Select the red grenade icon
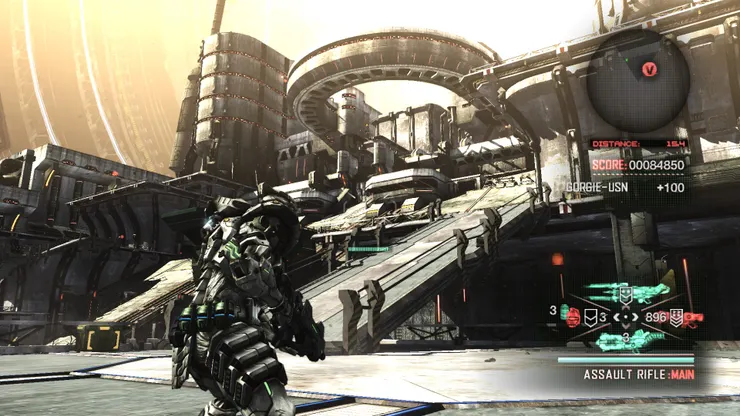The image size is (740, 416). click(x=574, y=317)
